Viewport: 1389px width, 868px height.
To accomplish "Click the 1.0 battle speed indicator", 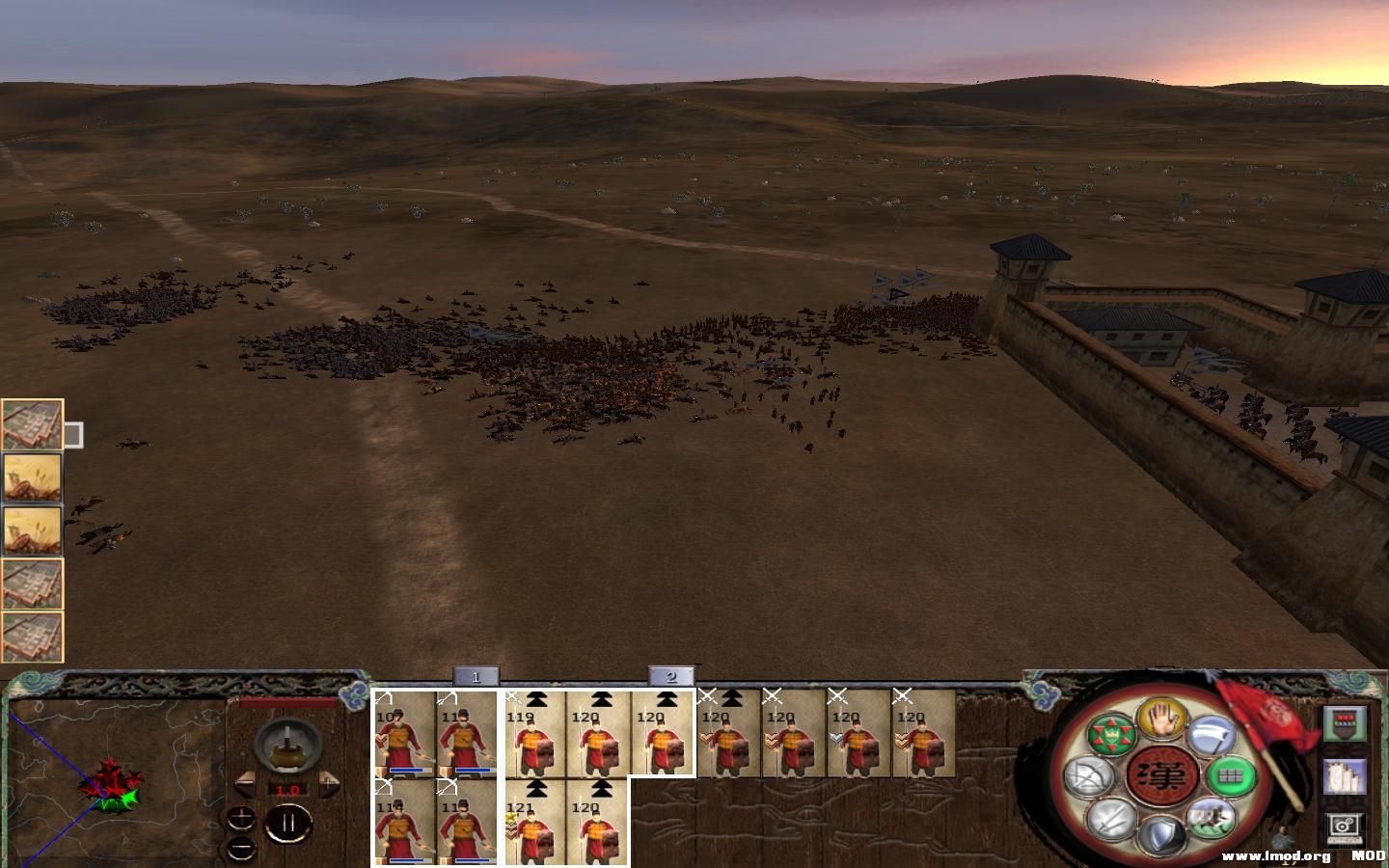I will coord(288,789).
